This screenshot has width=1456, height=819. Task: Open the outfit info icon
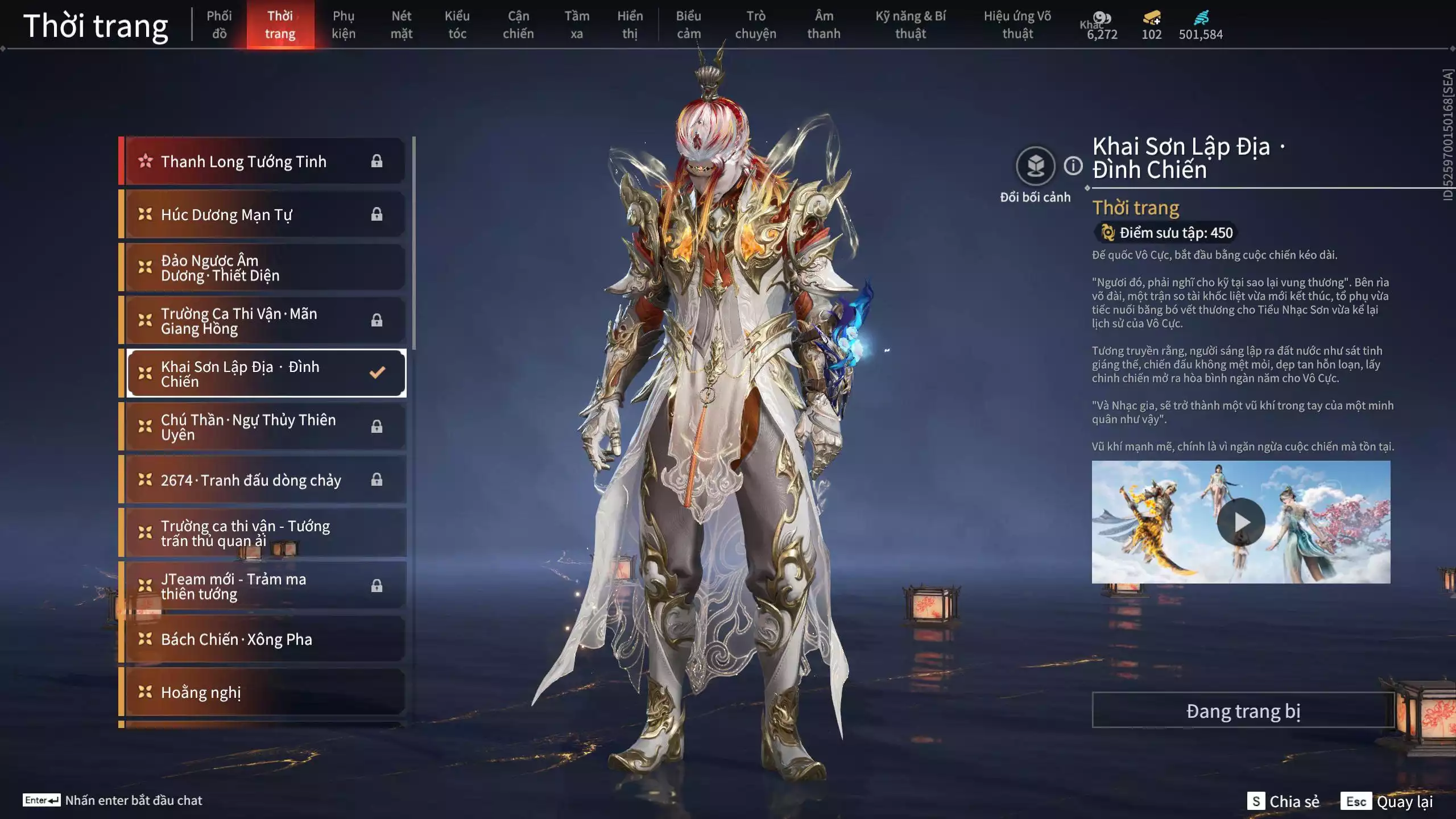1073,166
